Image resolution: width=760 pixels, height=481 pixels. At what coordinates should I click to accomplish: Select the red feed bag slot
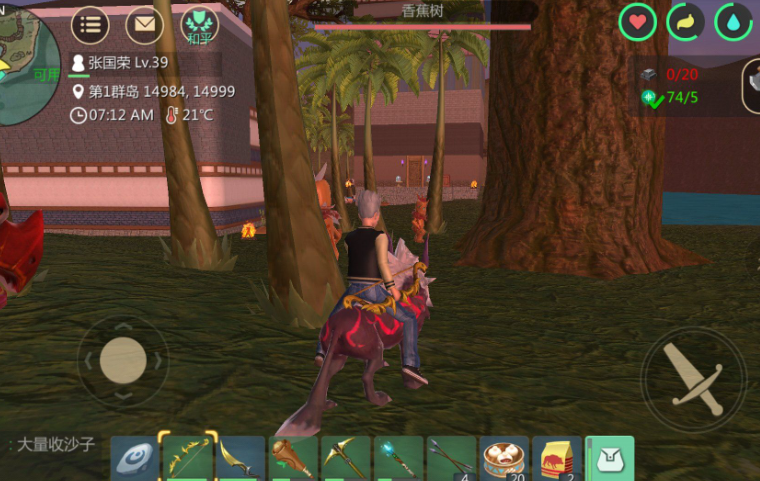coord(557,458)
